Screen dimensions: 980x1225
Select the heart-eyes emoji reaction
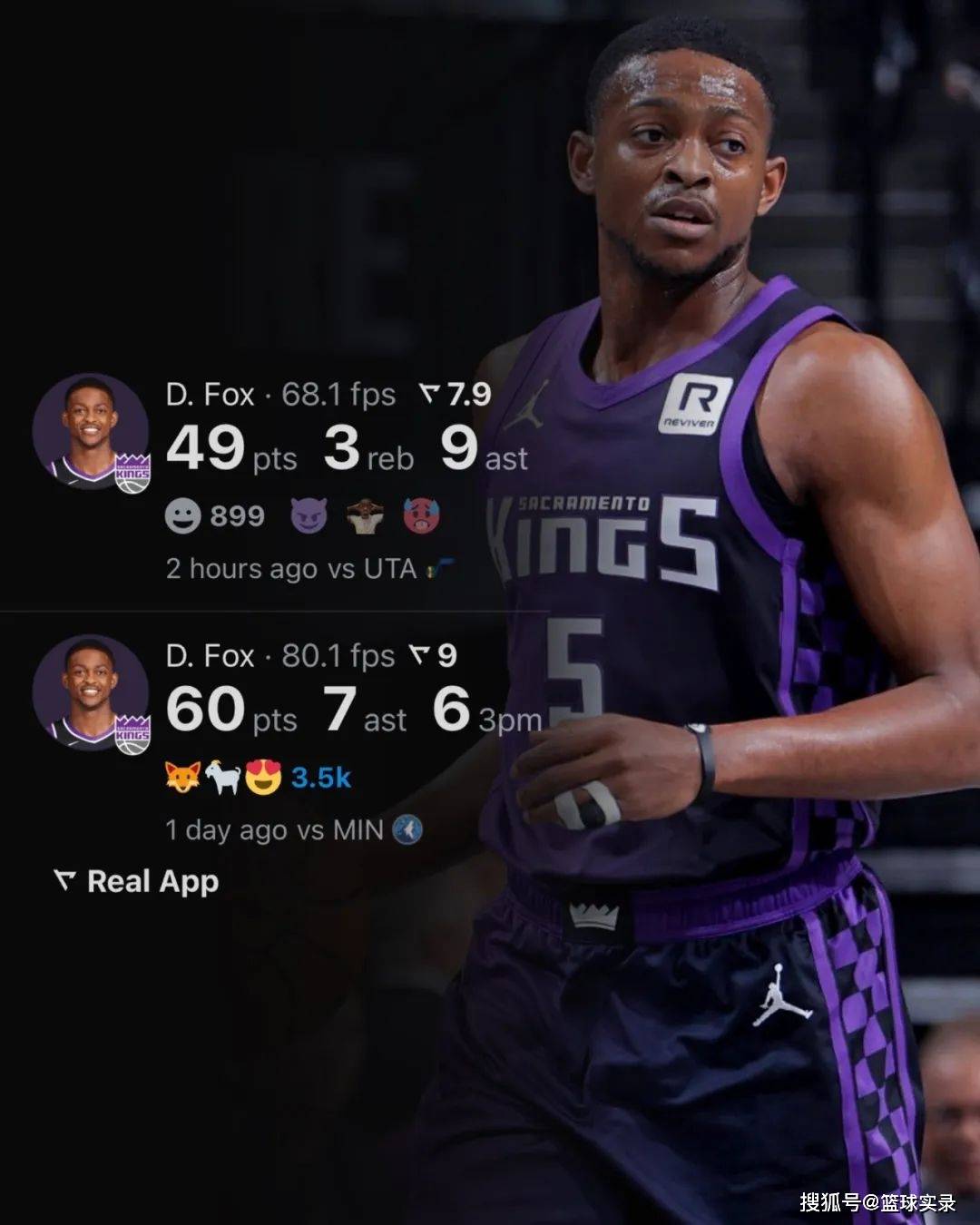click(263, 778)
